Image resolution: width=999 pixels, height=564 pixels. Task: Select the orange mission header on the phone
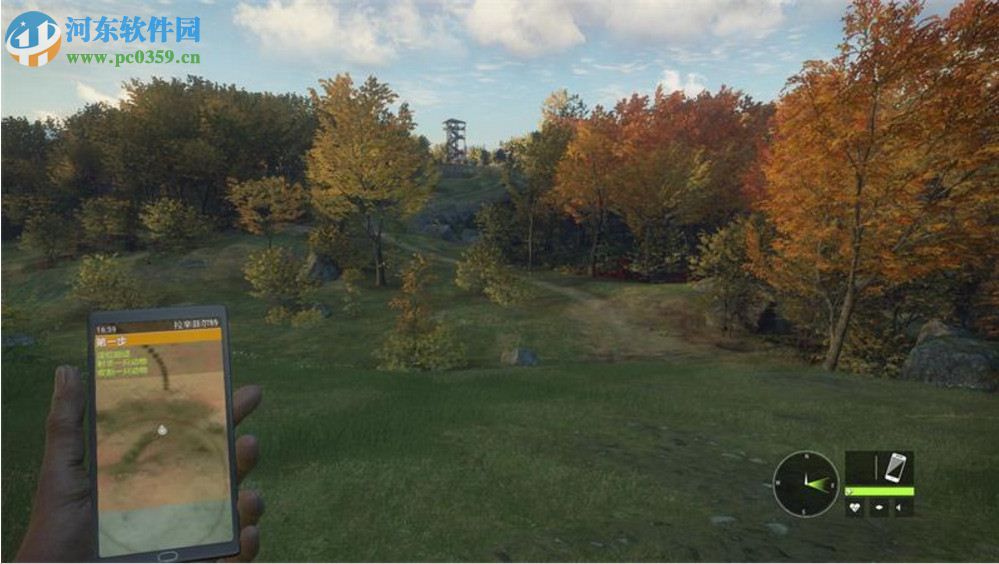tap(157, 337)
